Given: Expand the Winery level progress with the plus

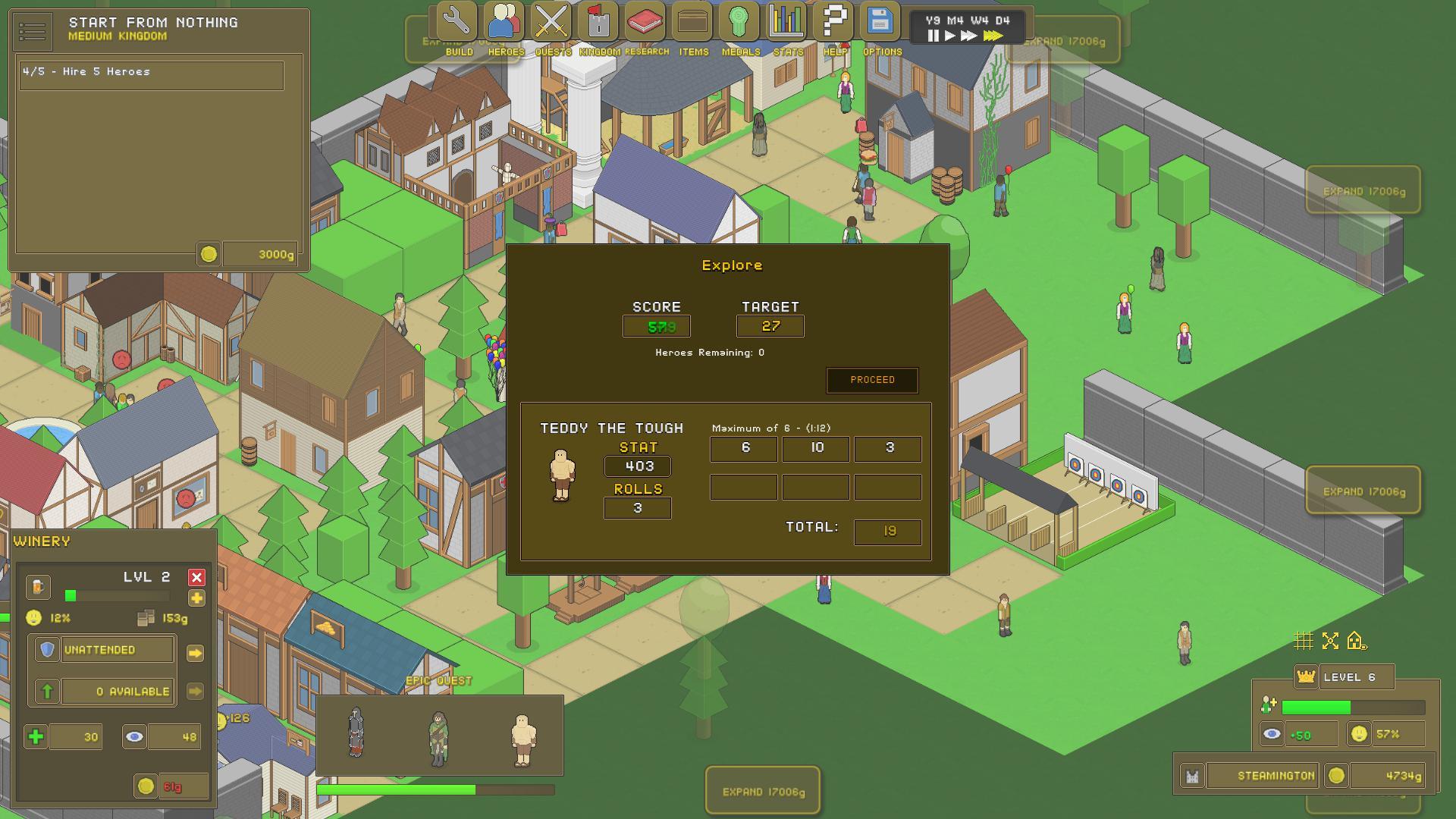Looking at the screenshot, I should coord(197,598).
